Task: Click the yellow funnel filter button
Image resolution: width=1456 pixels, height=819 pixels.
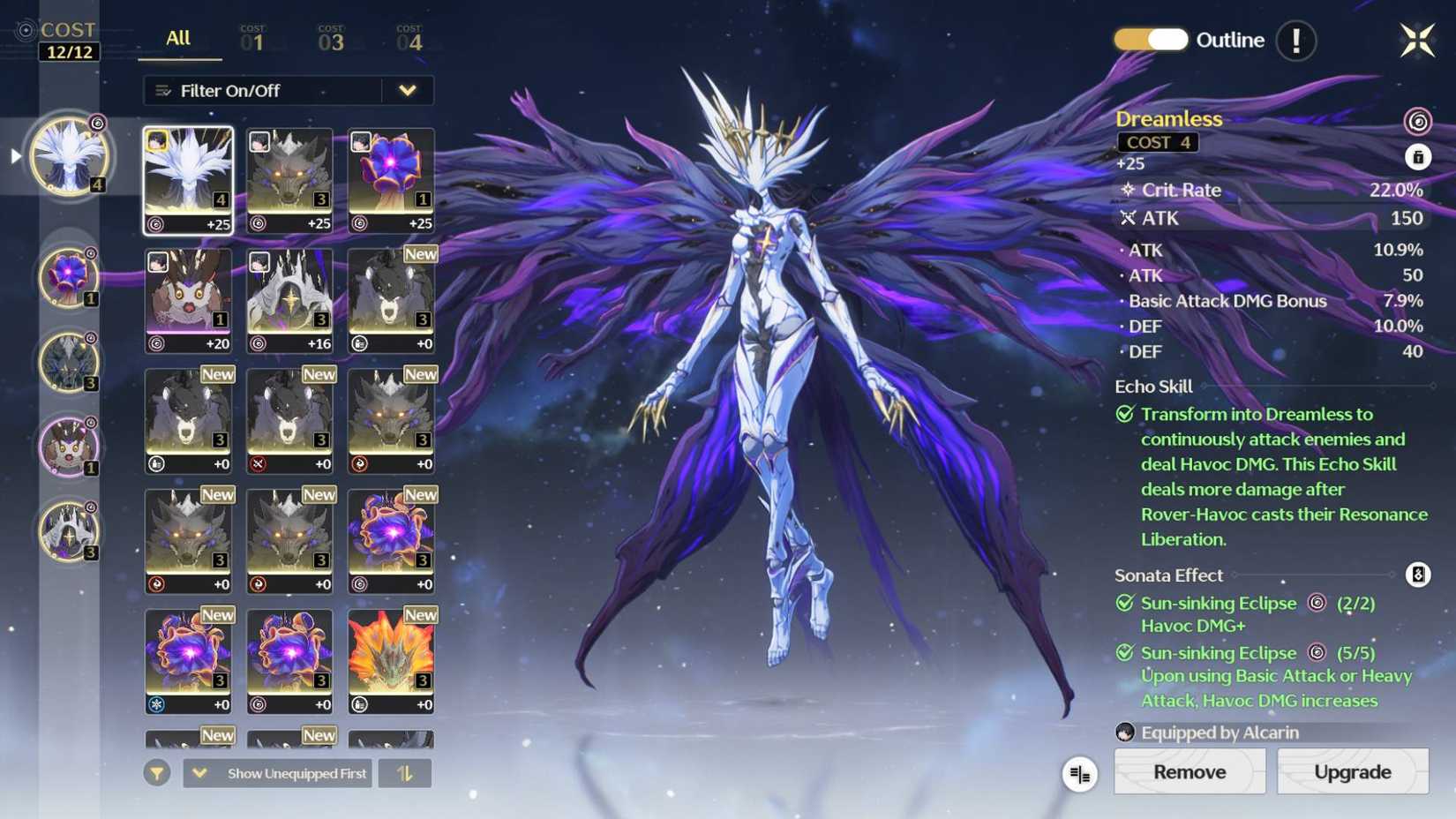Action: pyautogui.click(x=157, y=773)
